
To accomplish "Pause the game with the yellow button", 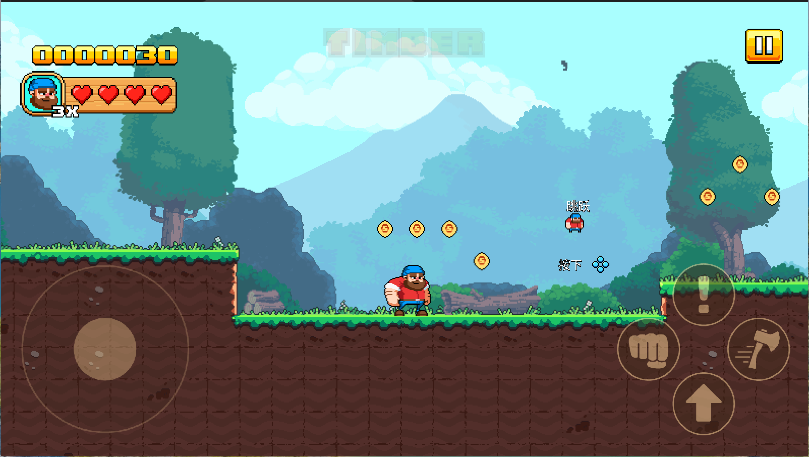I will coord(763,46).
